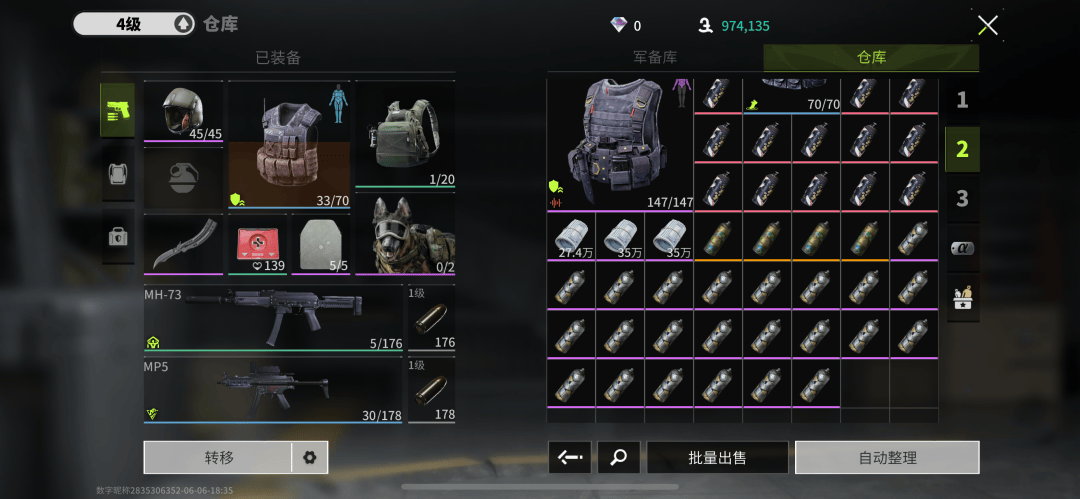Select the equipped backpack slot 1/20
1080x499 pixels.
point(404,134)
